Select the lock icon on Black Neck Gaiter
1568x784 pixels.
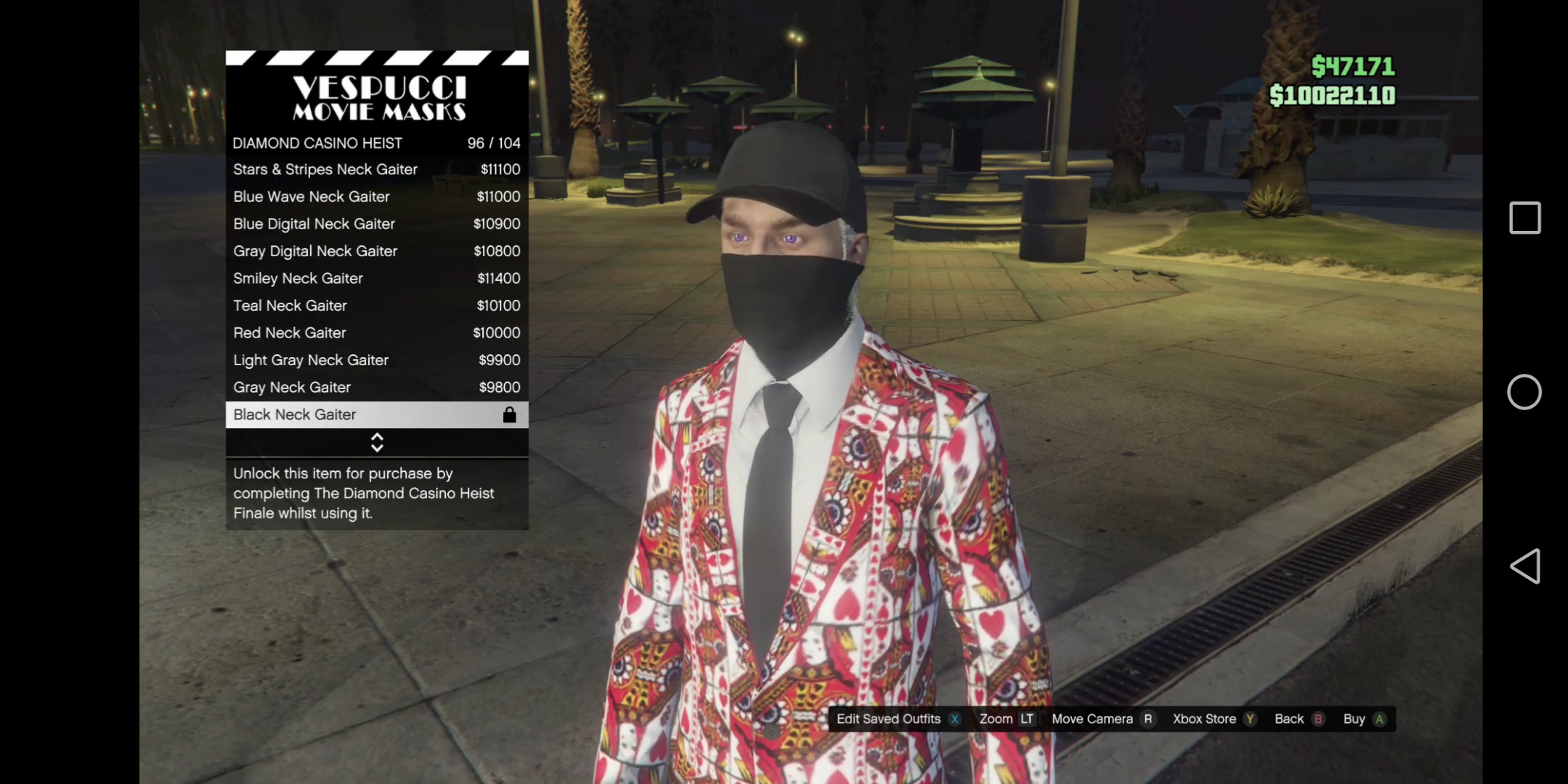pos(509,415)
